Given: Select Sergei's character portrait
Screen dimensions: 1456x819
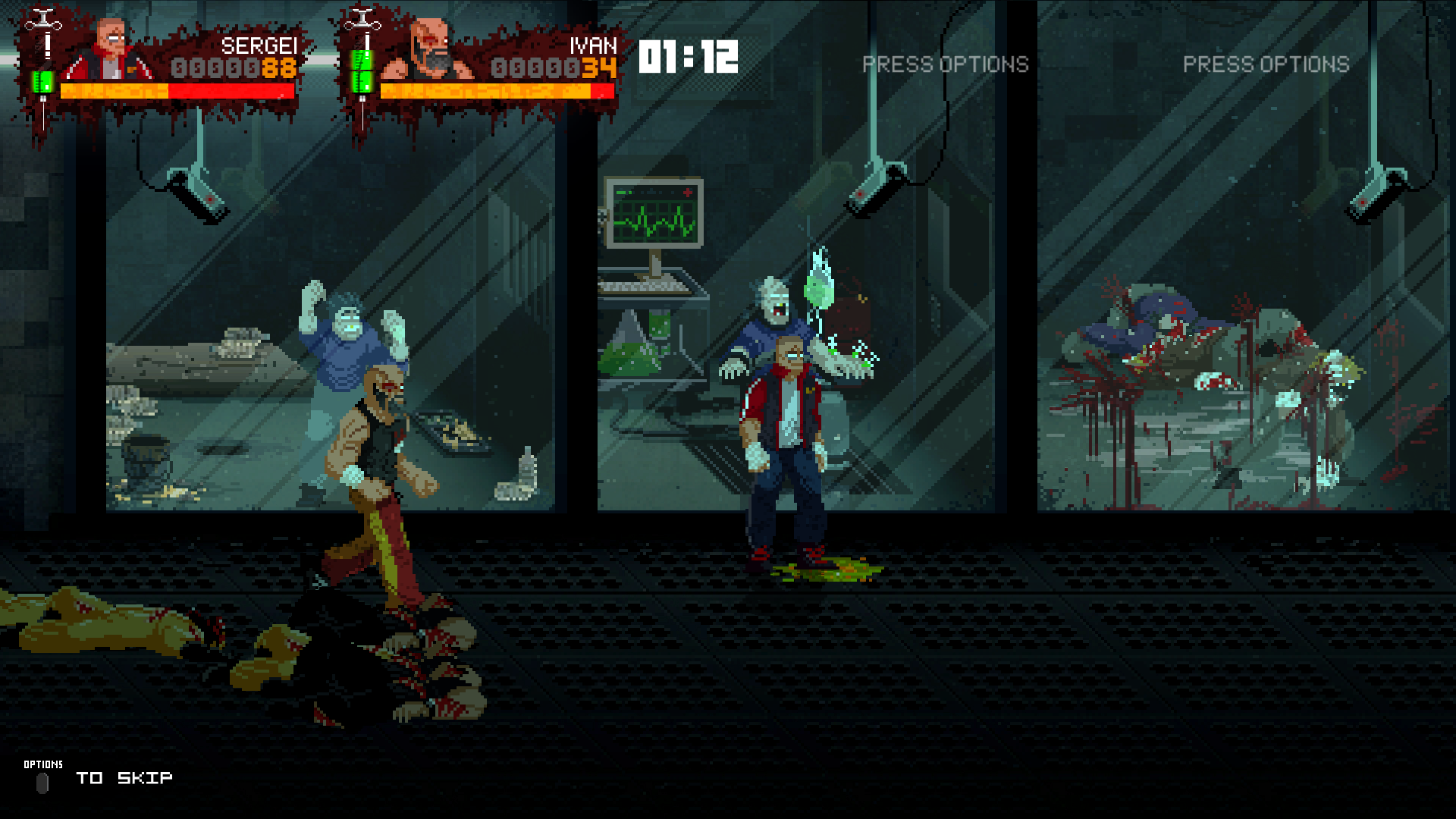Looking at the screenshot, I should click(111, 50).
